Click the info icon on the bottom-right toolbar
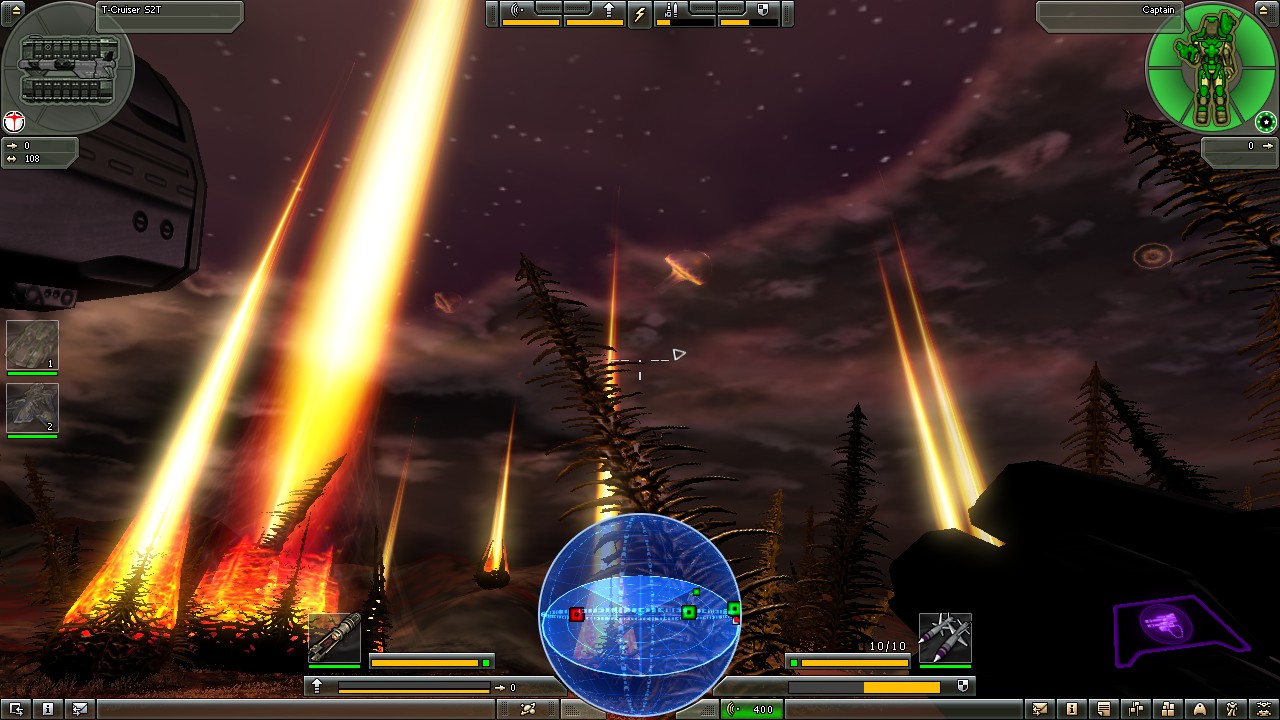 1073,710
